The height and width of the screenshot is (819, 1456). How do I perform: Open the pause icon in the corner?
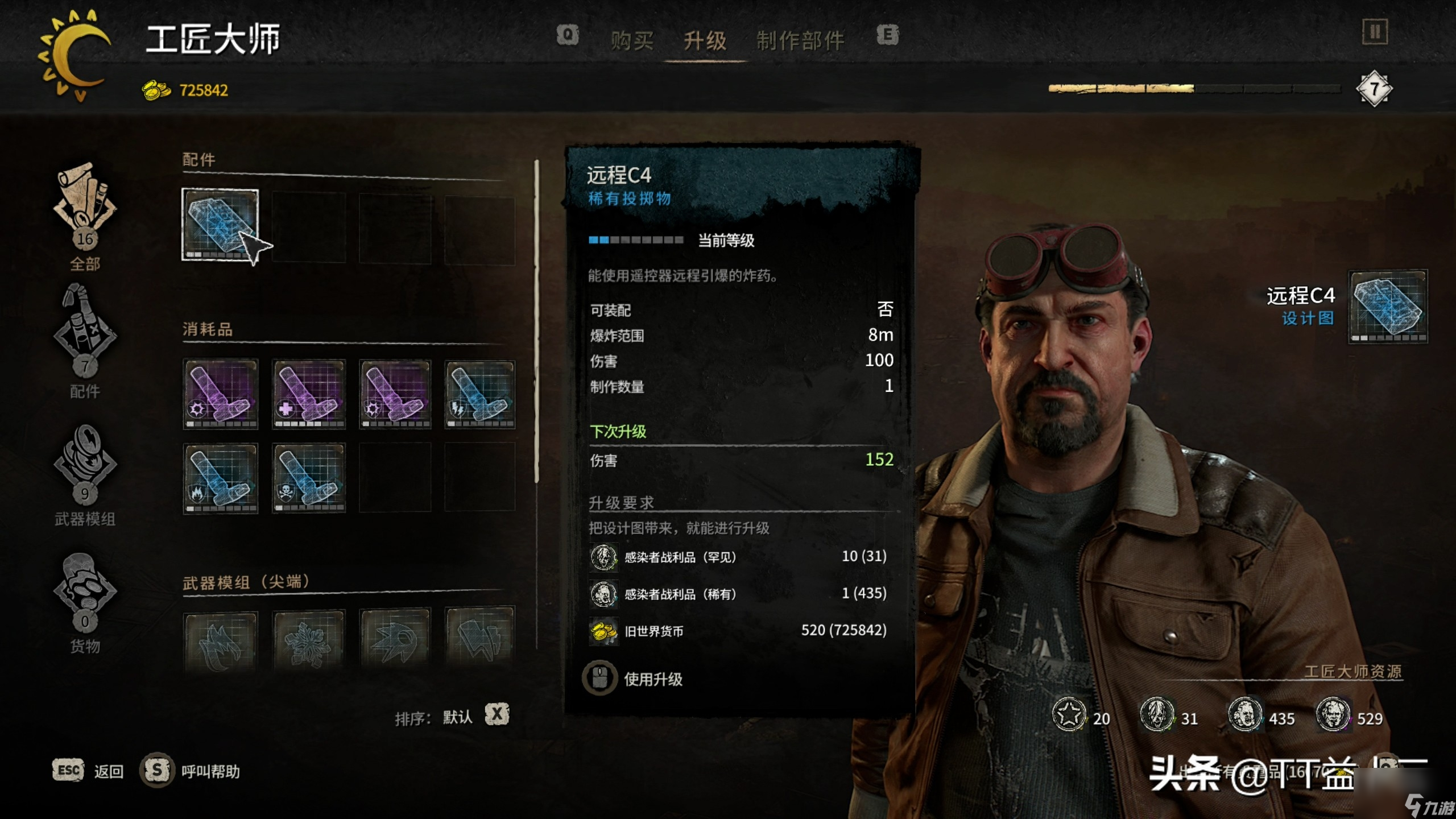pyautogui.click(x=1375, y=32)
